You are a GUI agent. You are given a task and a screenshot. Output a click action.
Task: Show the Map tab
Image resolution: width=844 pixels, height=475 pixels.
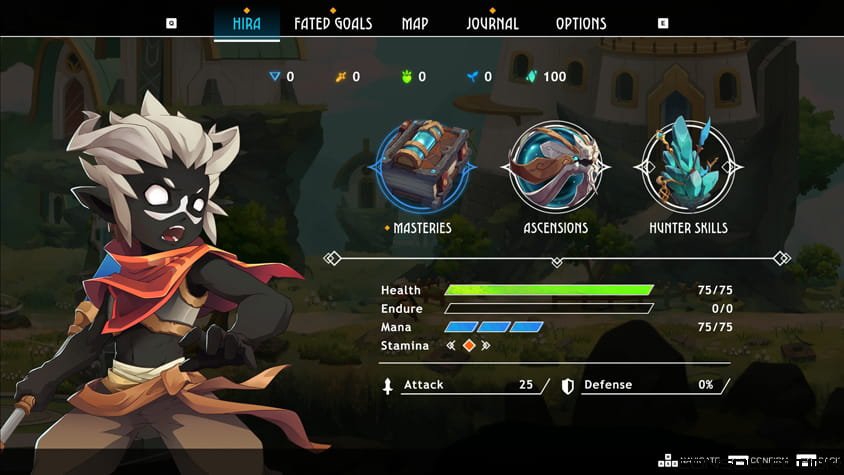415,23
